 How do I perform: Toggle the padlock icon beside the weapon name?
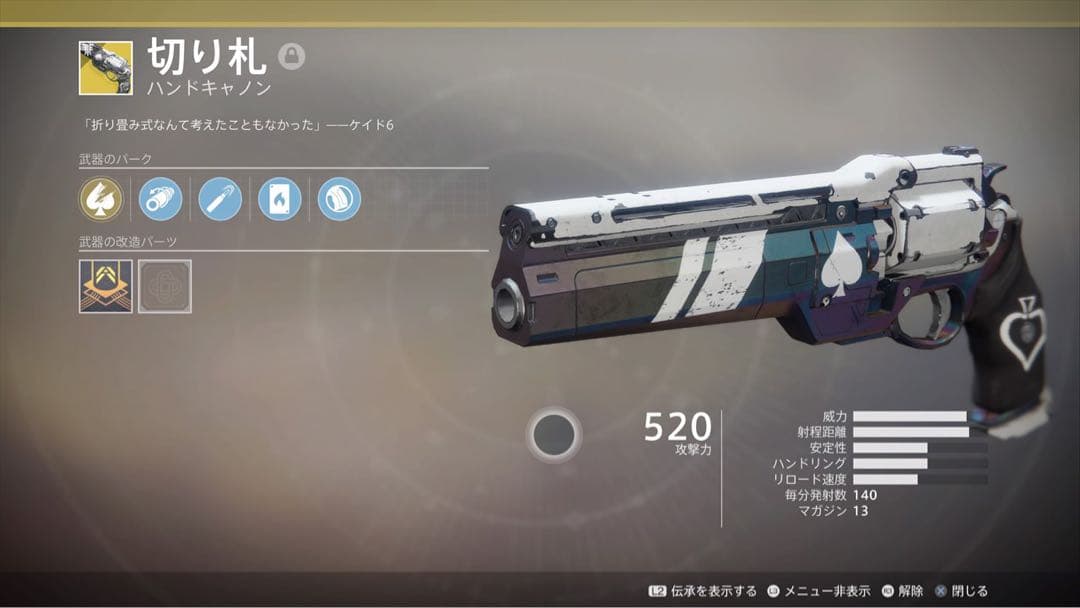[x=291, y=57]
